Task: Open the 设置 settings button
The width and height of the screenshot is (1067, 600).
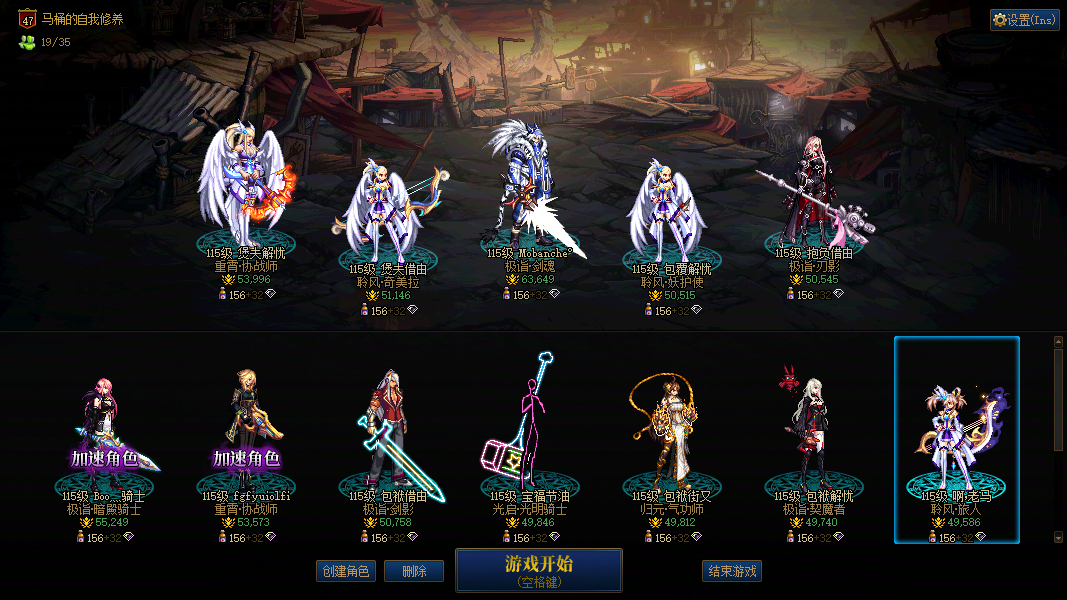Action: (1024, 20)
